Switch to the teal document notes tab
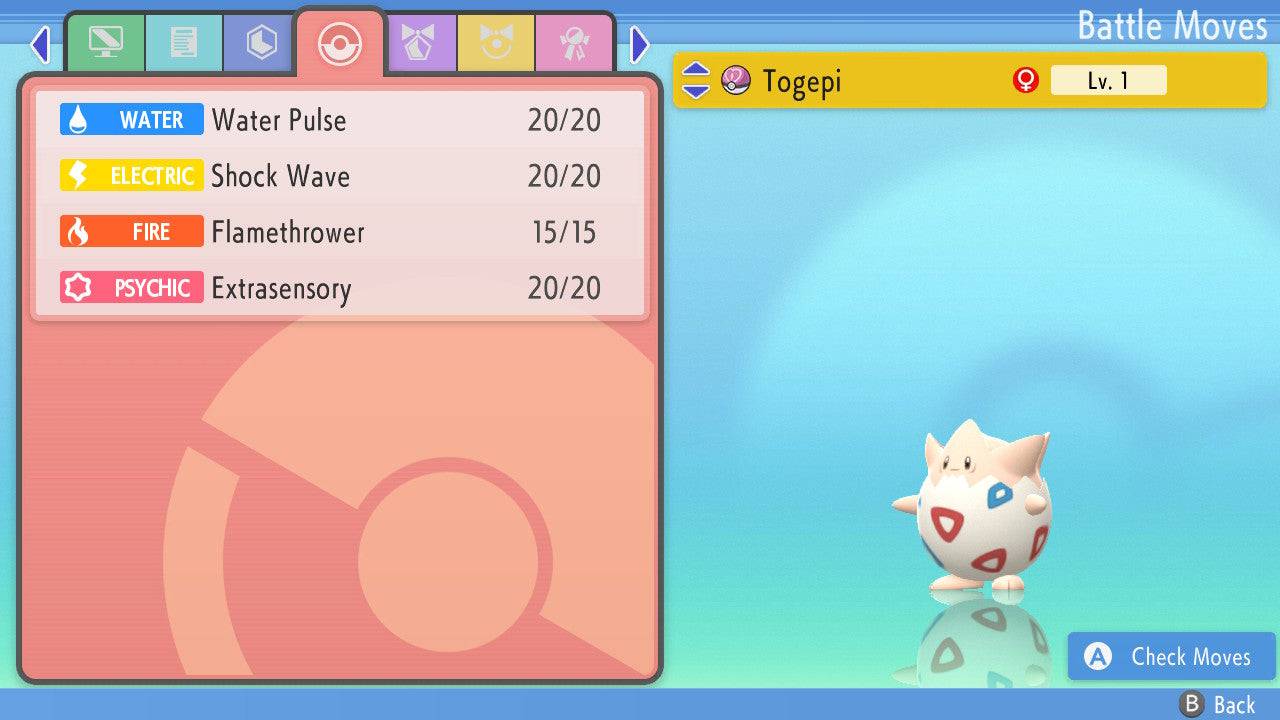This screenshot has width=1280, height=720. [x=183, y=43]
